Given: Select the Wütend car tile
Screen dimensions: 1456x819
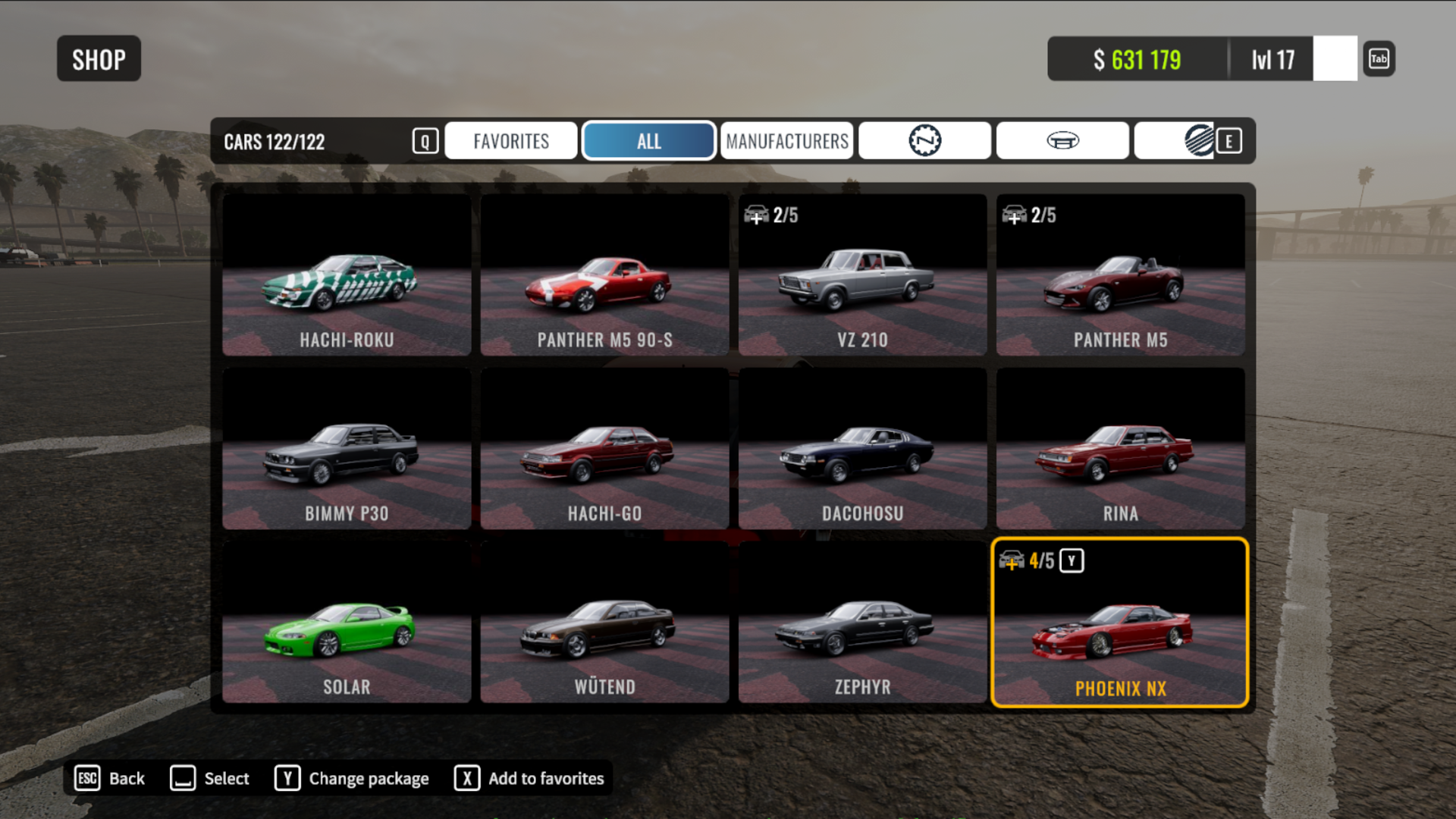Looking at the screenshot, I should [x=604, y=623].
